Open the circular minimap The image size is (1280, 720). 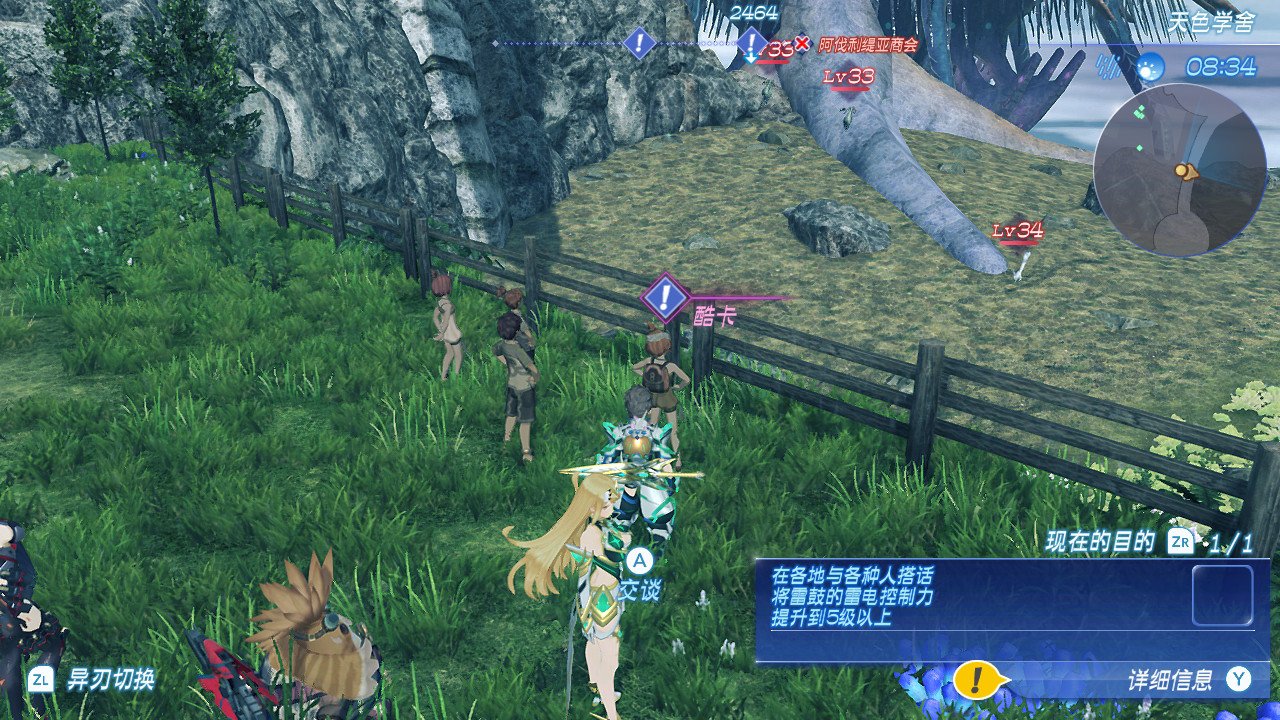pos(1179,170)
